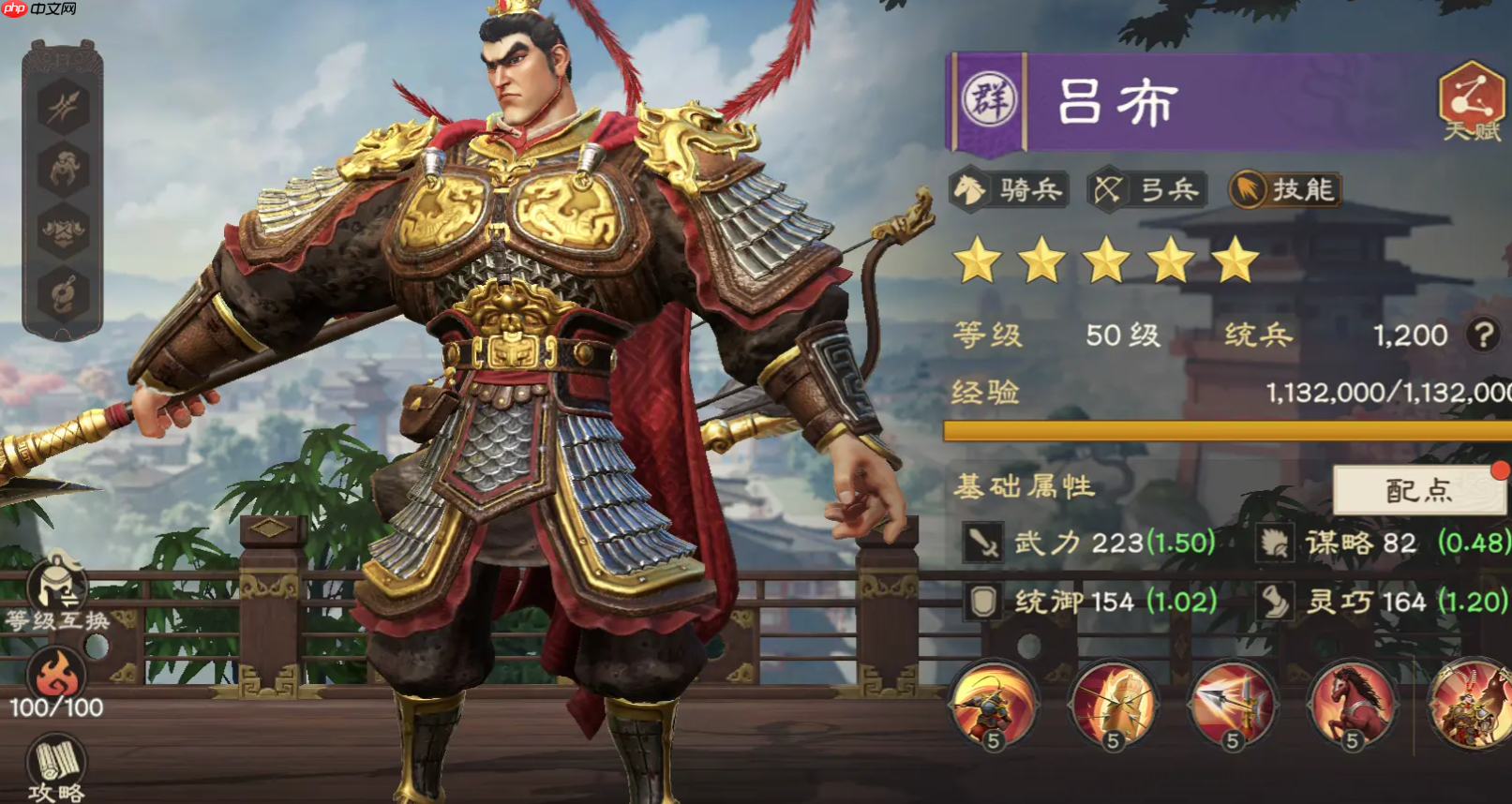
Task: Open 统兵 help via the question mark
Action: [1481, 335]
